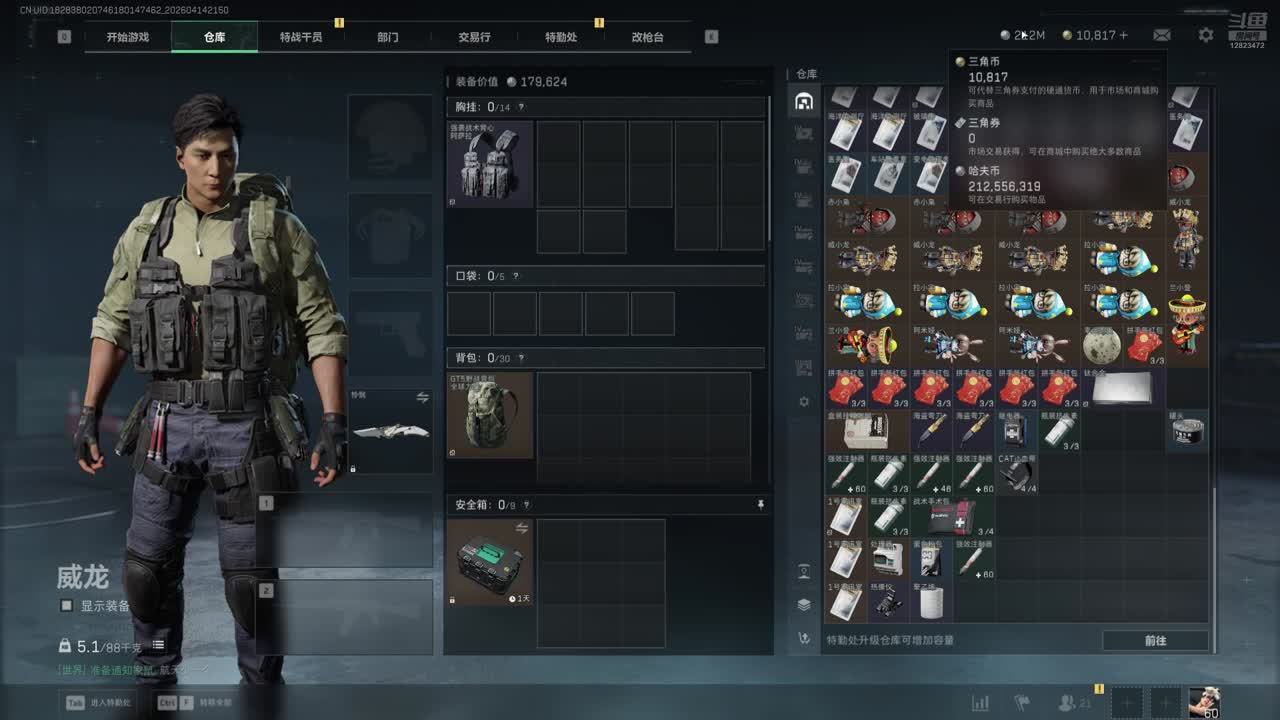Screen dimensions: 1280x720
Task: Open the weight details list icon
Action: click(158, 646)
